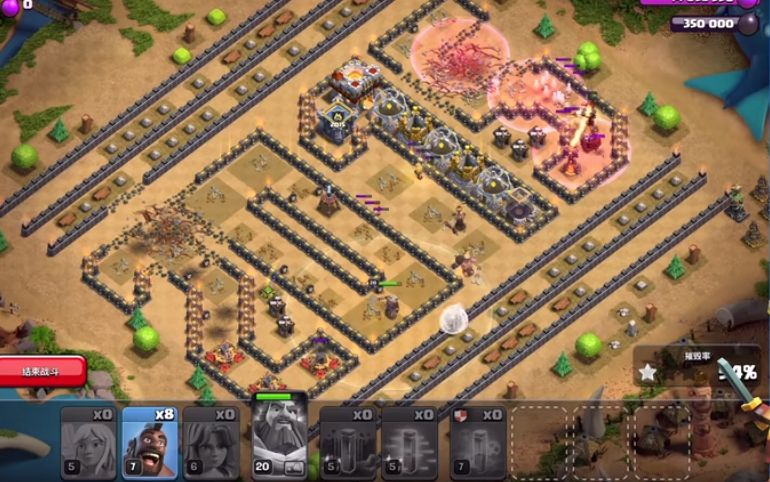Image resolution: width=770 pixels, height=482 pixels.
Task: Activate the Grand Warden hero card
Action: 280,438
